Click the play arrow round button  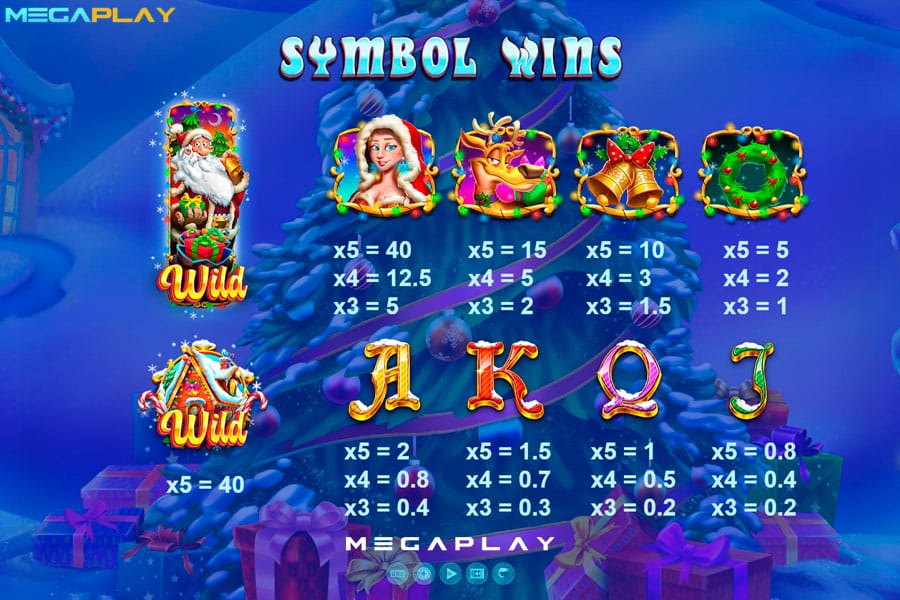(450, 573)
